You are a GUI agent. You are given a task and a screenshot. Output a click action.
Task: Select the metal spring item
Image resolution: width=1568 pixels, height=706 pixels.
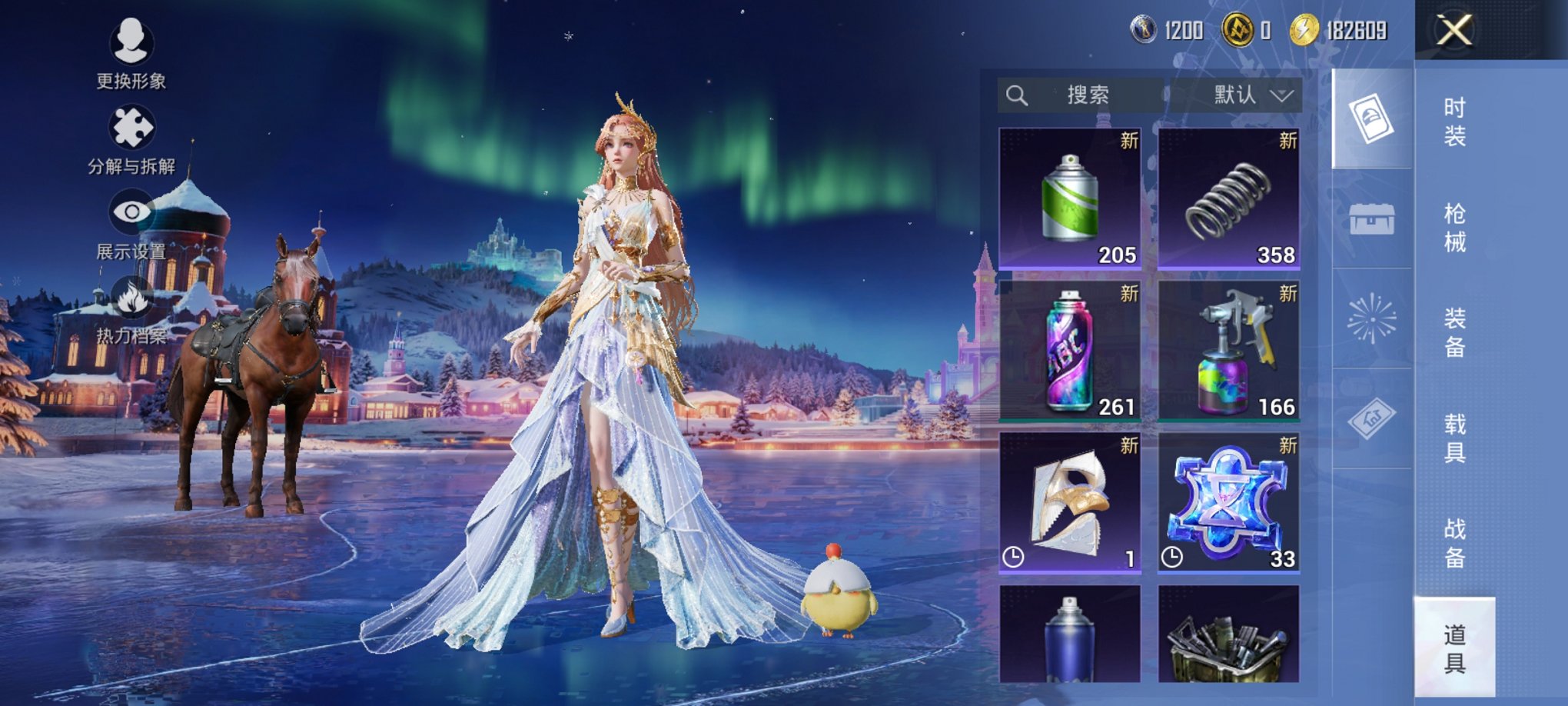pos(1228,198)
